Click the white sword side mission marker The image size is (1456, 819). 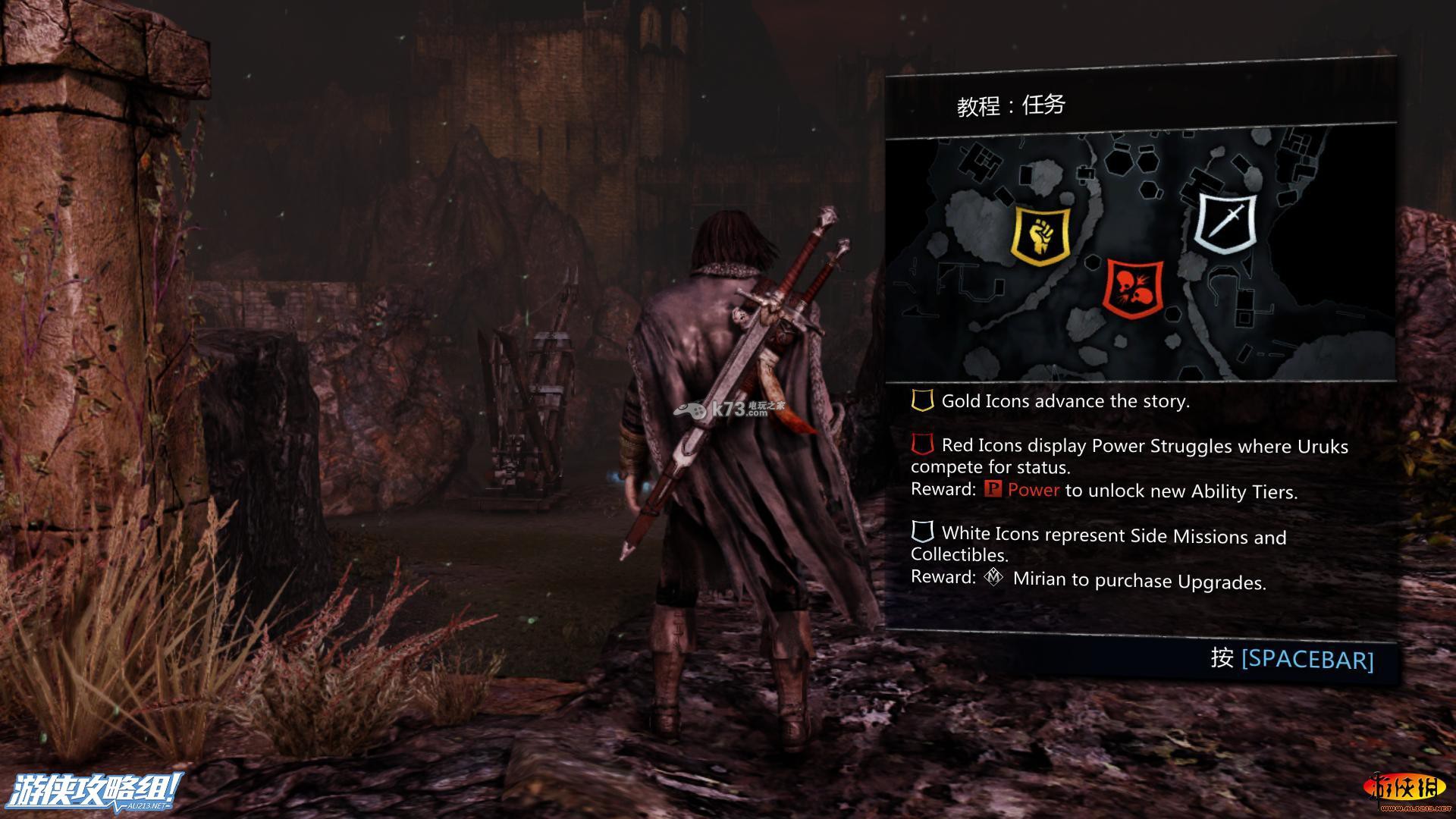(x=1225, y=221)
